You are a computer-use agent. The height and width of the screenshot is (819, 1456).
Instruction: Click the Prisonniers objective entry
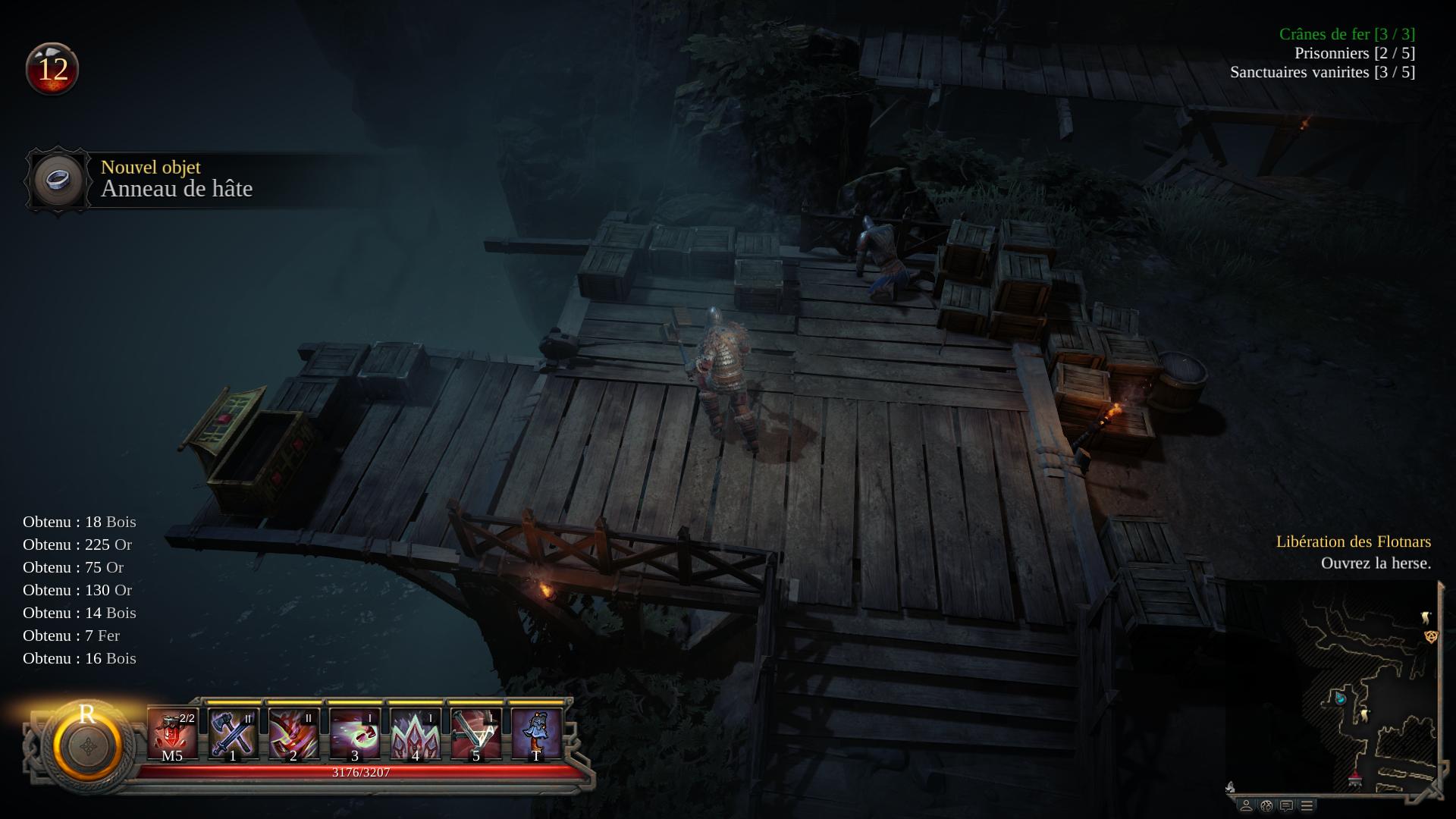coord(1354,53)
